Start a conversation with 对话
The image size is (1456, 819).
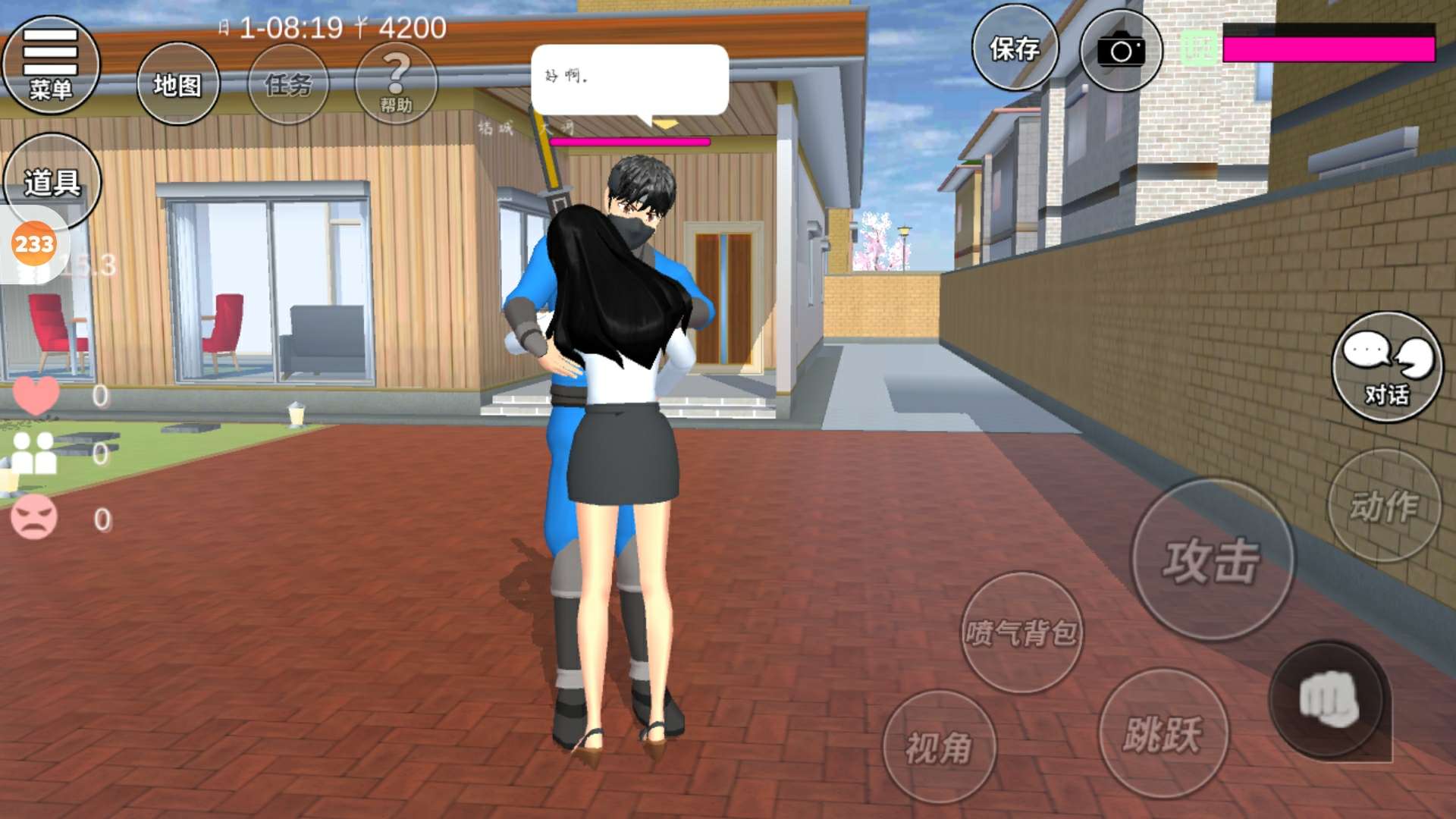(x=1387, y=367)
